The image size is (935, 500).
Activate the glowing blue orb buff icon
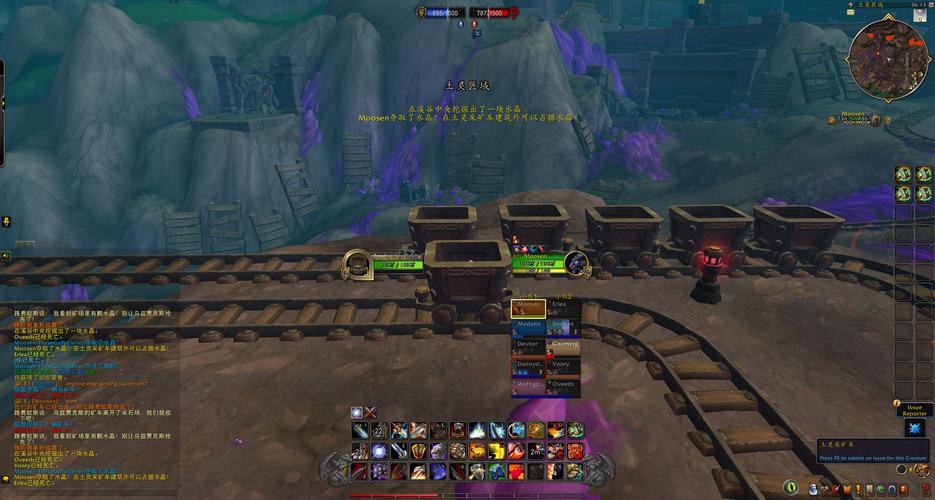pyautogui.click(x=357, y=412)
